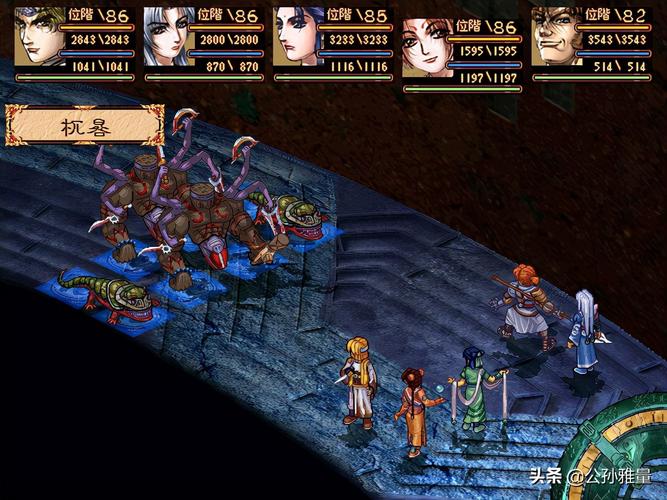This screenshot has height=500, width=667.
Task: Pick the dark-haired woman's level 85 portrait
Action: [x=296, y=36]
